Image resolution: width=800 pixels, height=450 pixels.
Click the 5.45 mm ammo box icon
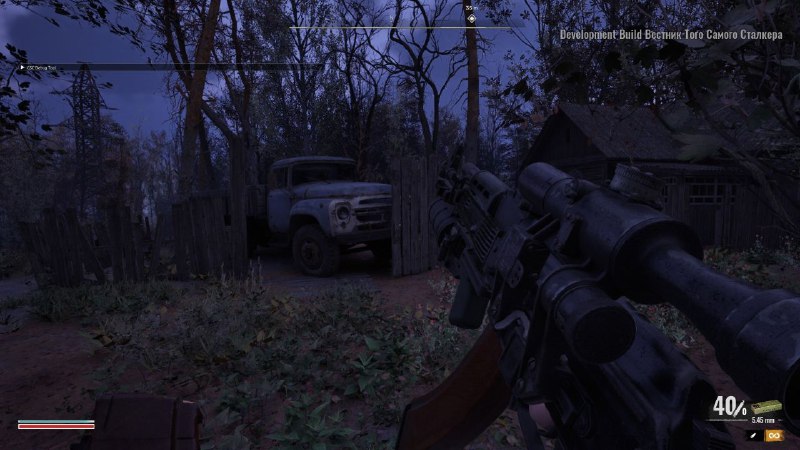pos(765,407)
